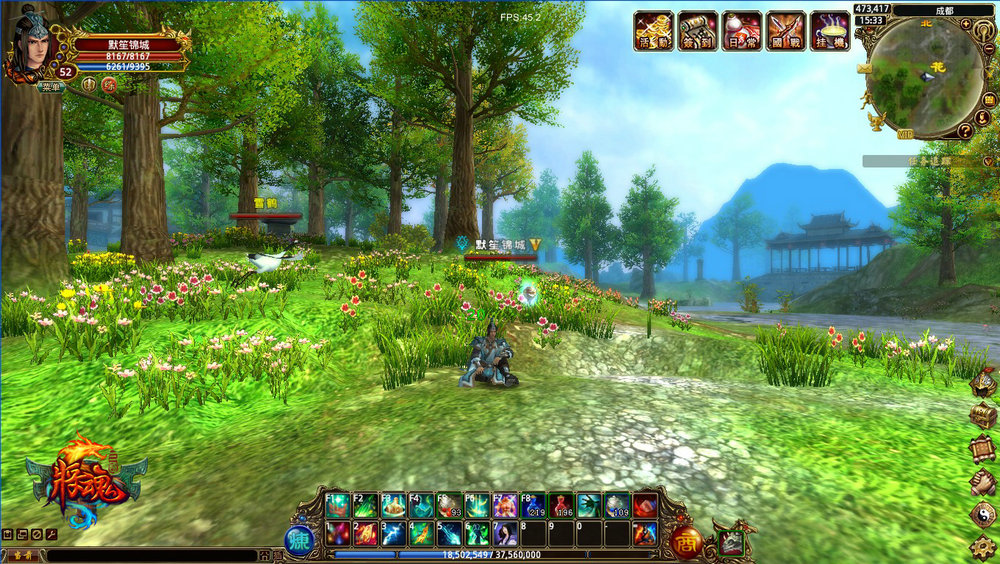The height and width of the screenshot is (564, 1000).
Task: Click the blue 煉 orb button
Action: [x=299, y=541]
